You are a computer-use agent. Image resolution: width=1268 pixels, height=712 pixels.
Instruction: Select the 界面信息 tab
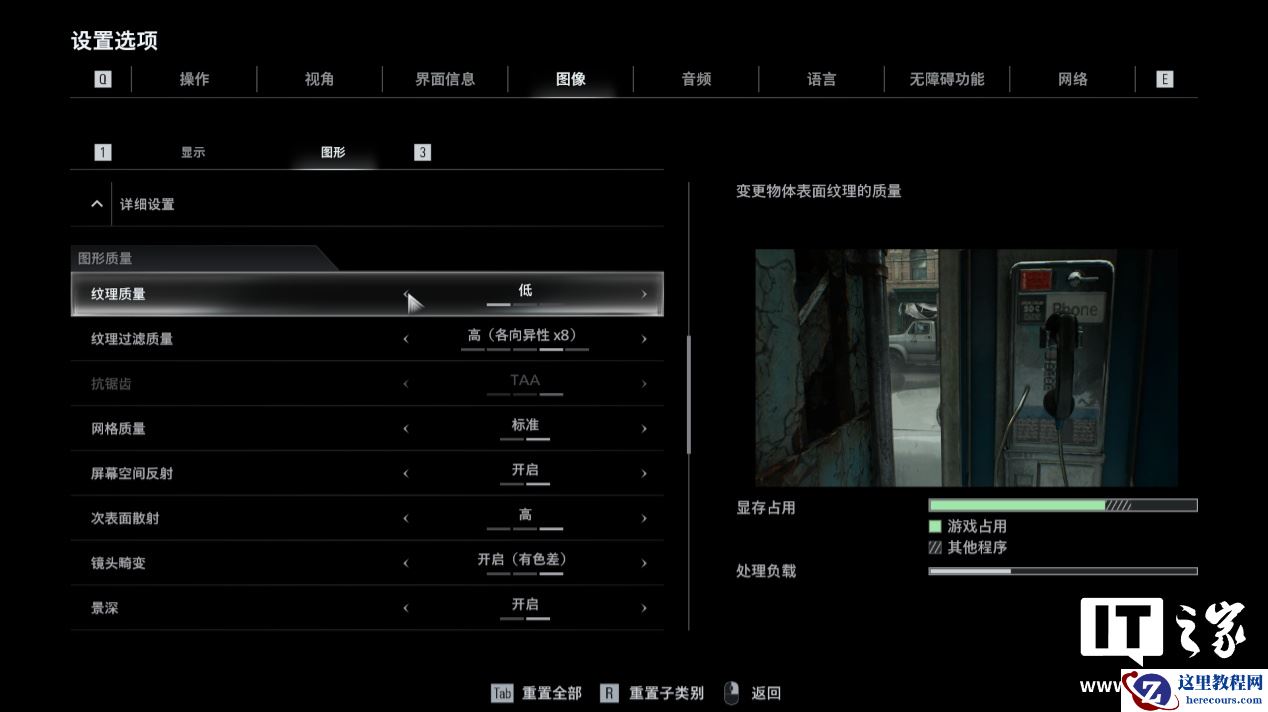pos(445,79)
